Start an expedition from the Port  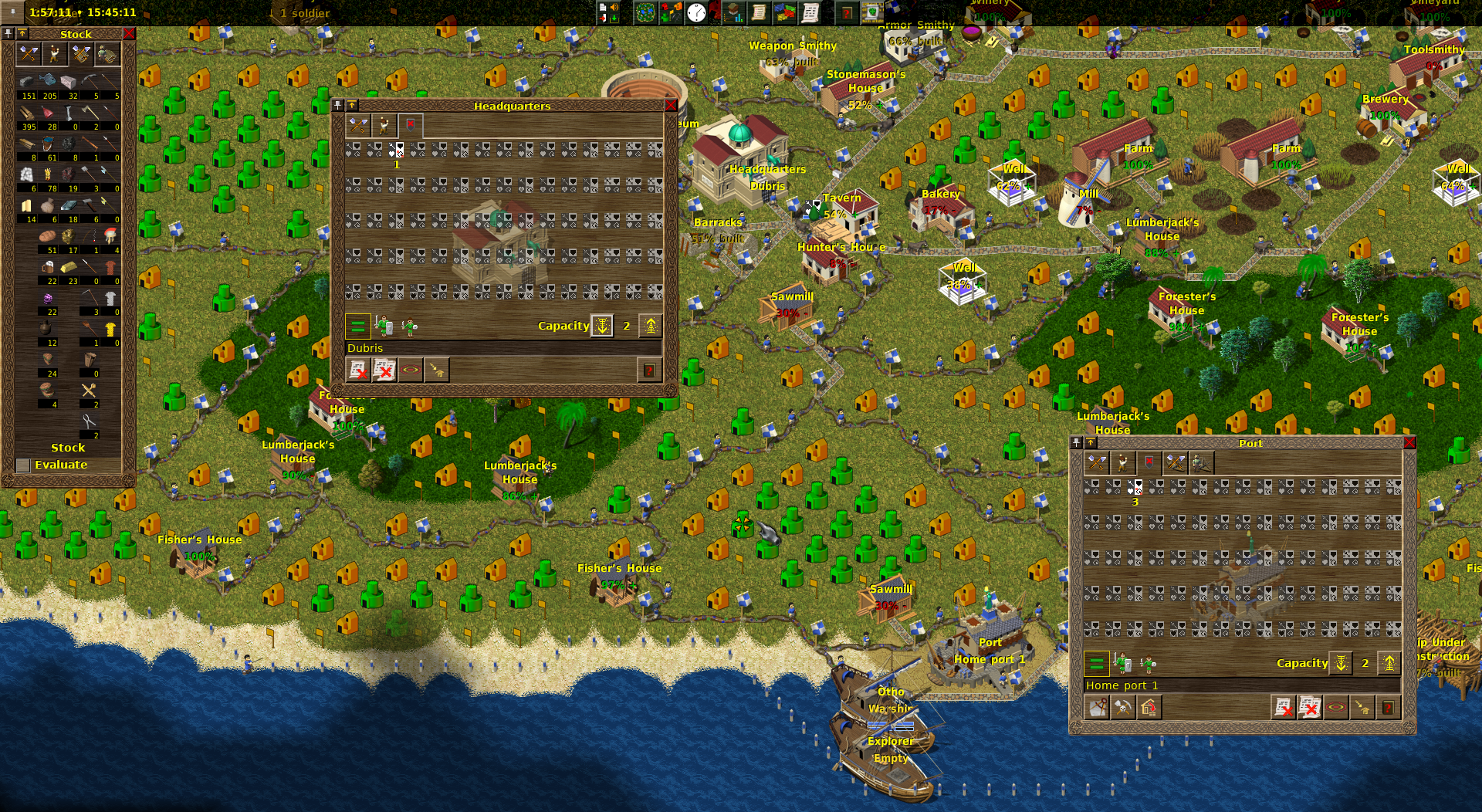(x=1097, y=708)
